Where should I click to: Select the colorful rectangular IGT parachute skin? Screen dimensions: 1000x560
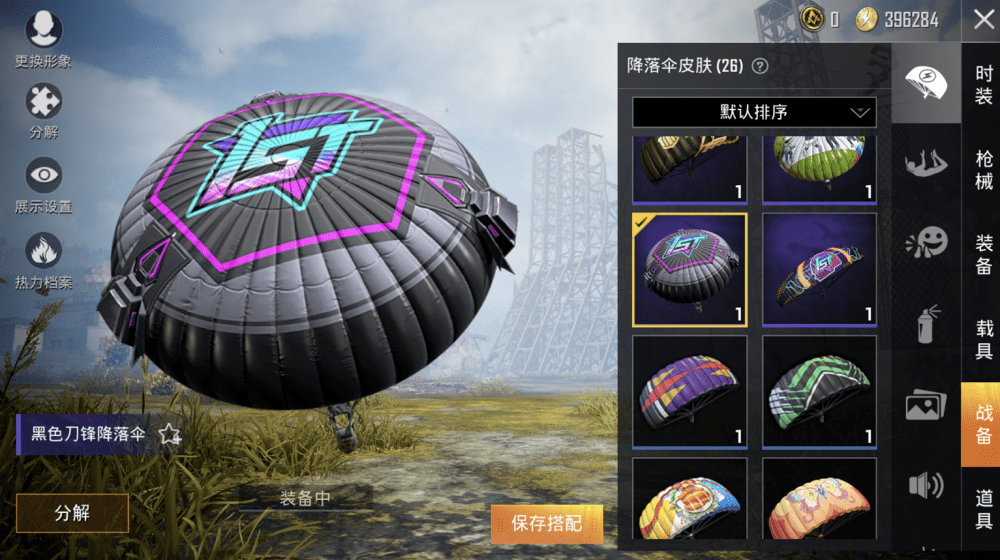(x=819, y=270)
